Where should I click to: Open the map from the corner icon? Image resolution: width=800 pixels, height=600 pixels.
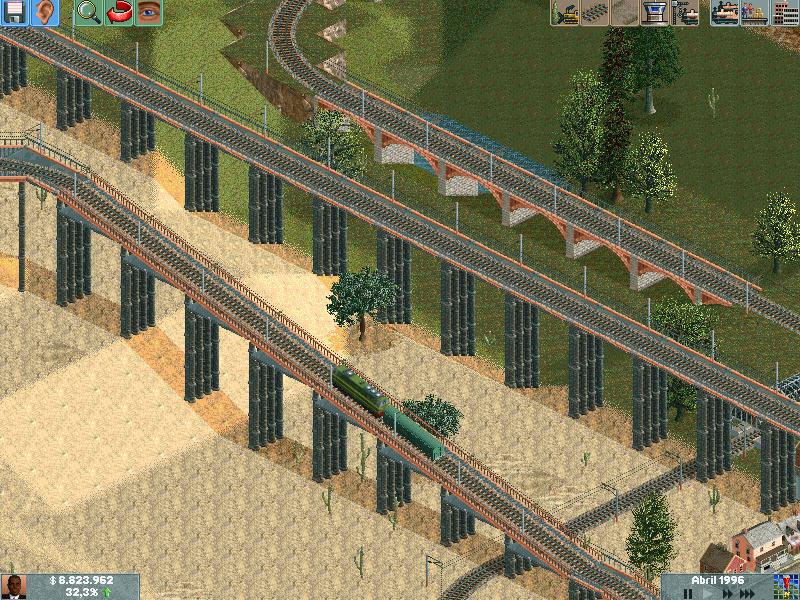pyautogui.click(x=784, y=586)
